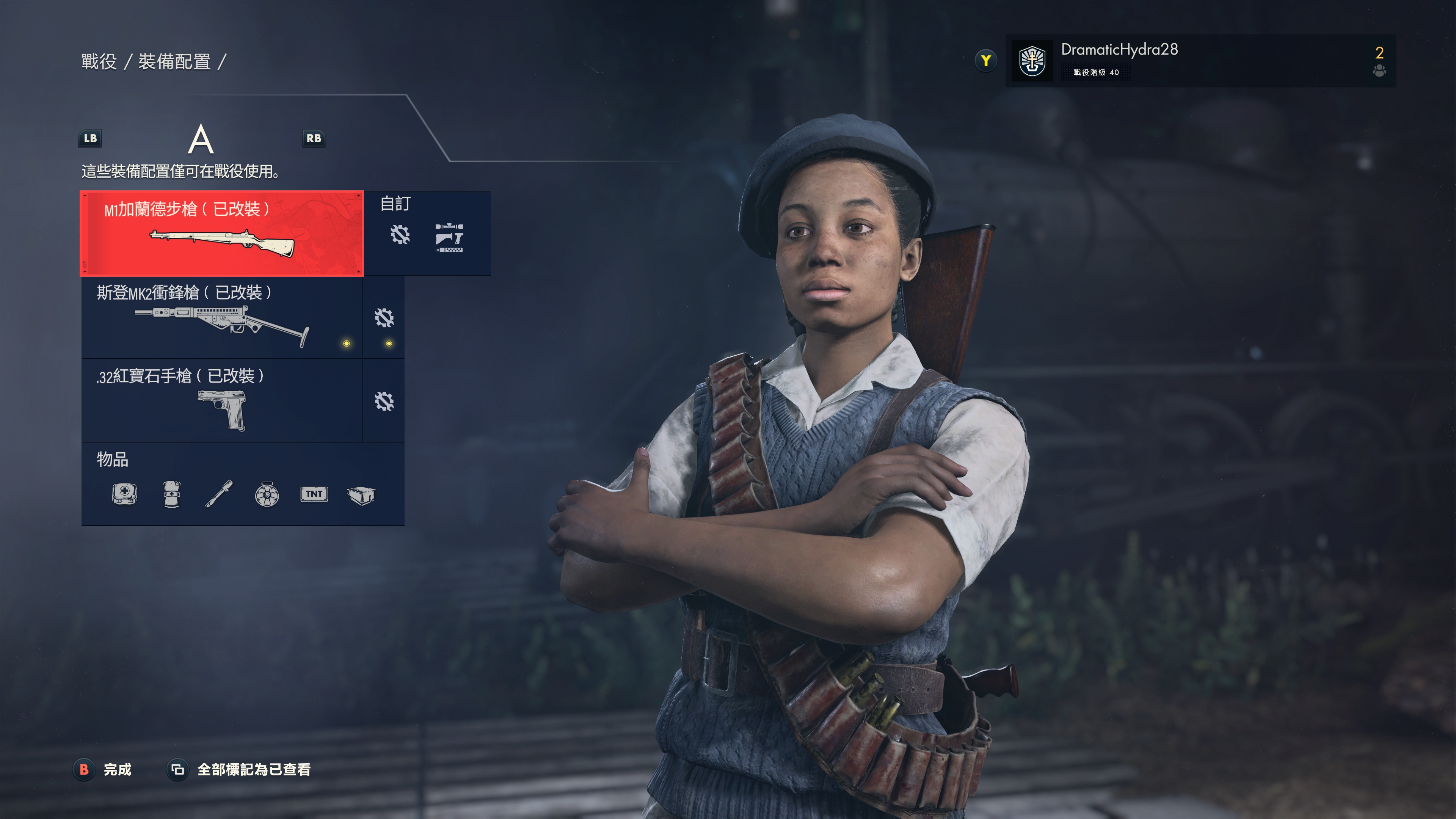Choose the .32 Ruby pistol slot
The height and width of the screenshot is (819, 1456).
tap(221, 400)
